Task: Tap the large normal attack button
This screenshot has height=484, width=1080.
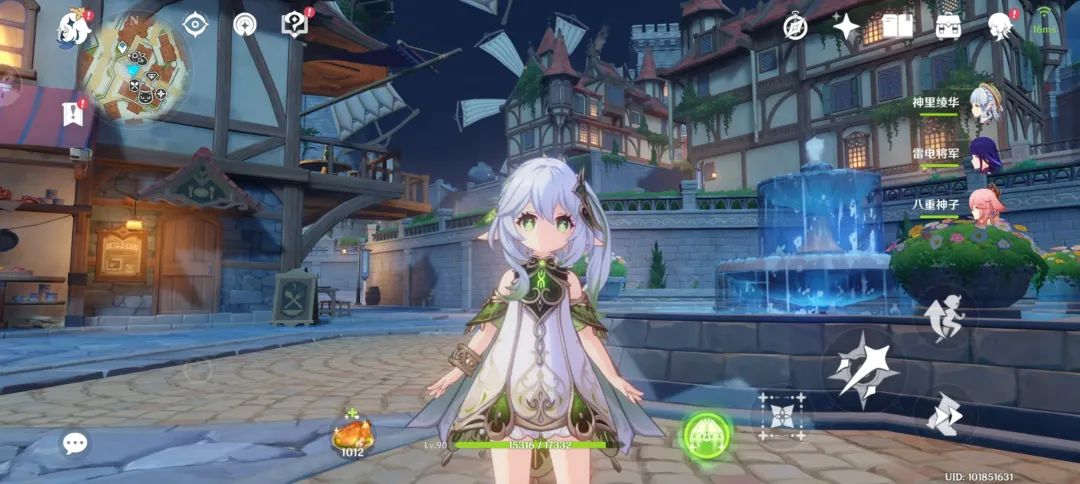Action: pos(864,370)
